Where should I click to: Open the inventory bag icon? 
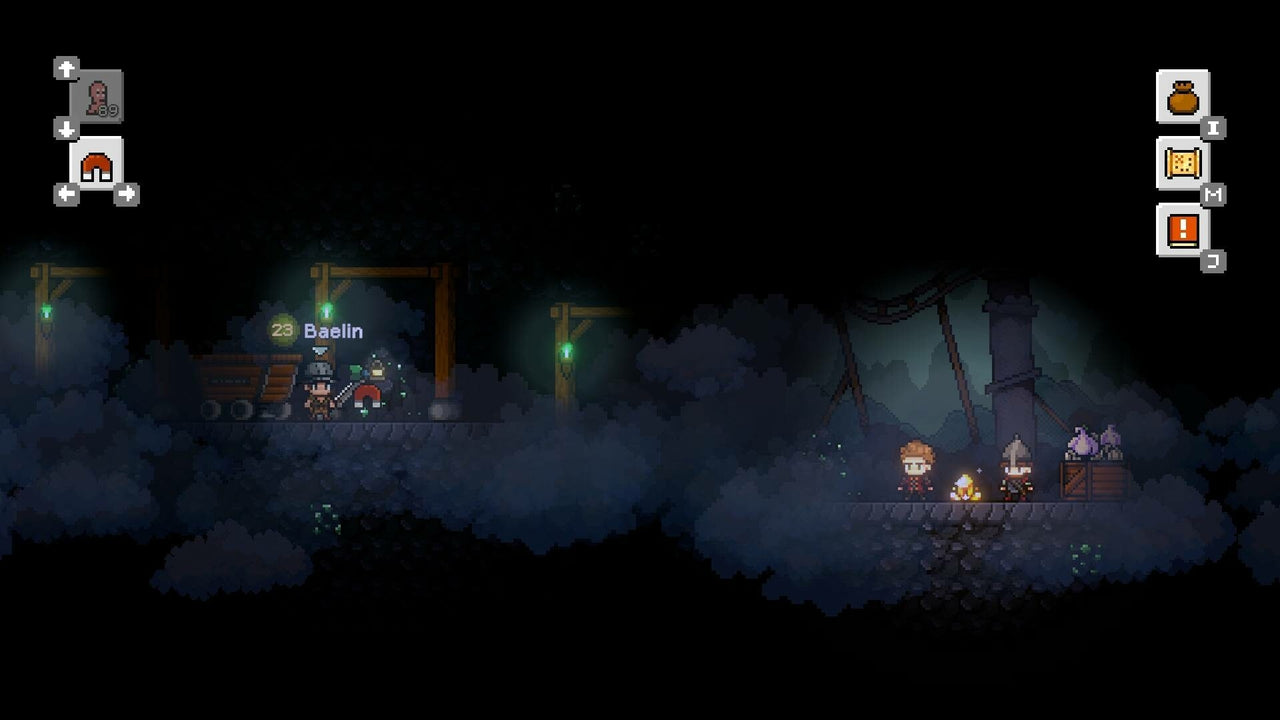1183,94
